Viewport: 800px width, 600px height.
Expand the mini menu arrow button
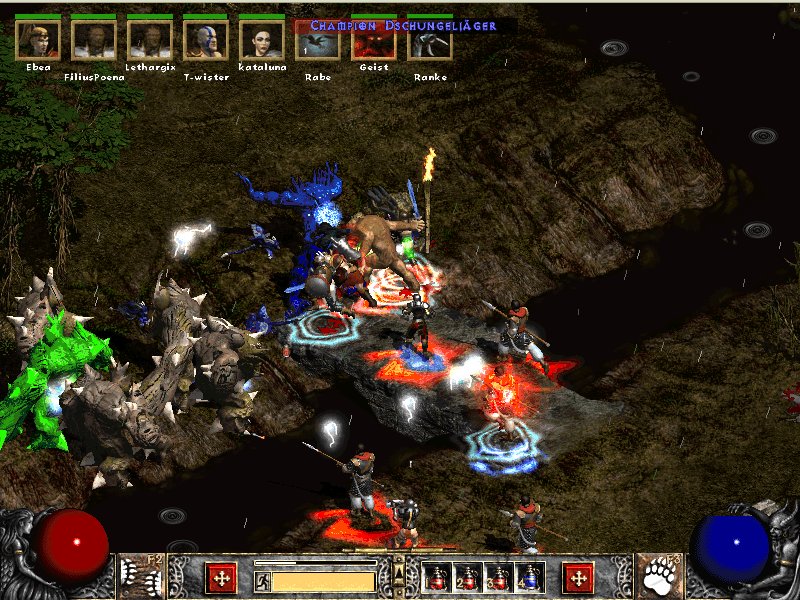pyautogui.click(x=399, y=571)
